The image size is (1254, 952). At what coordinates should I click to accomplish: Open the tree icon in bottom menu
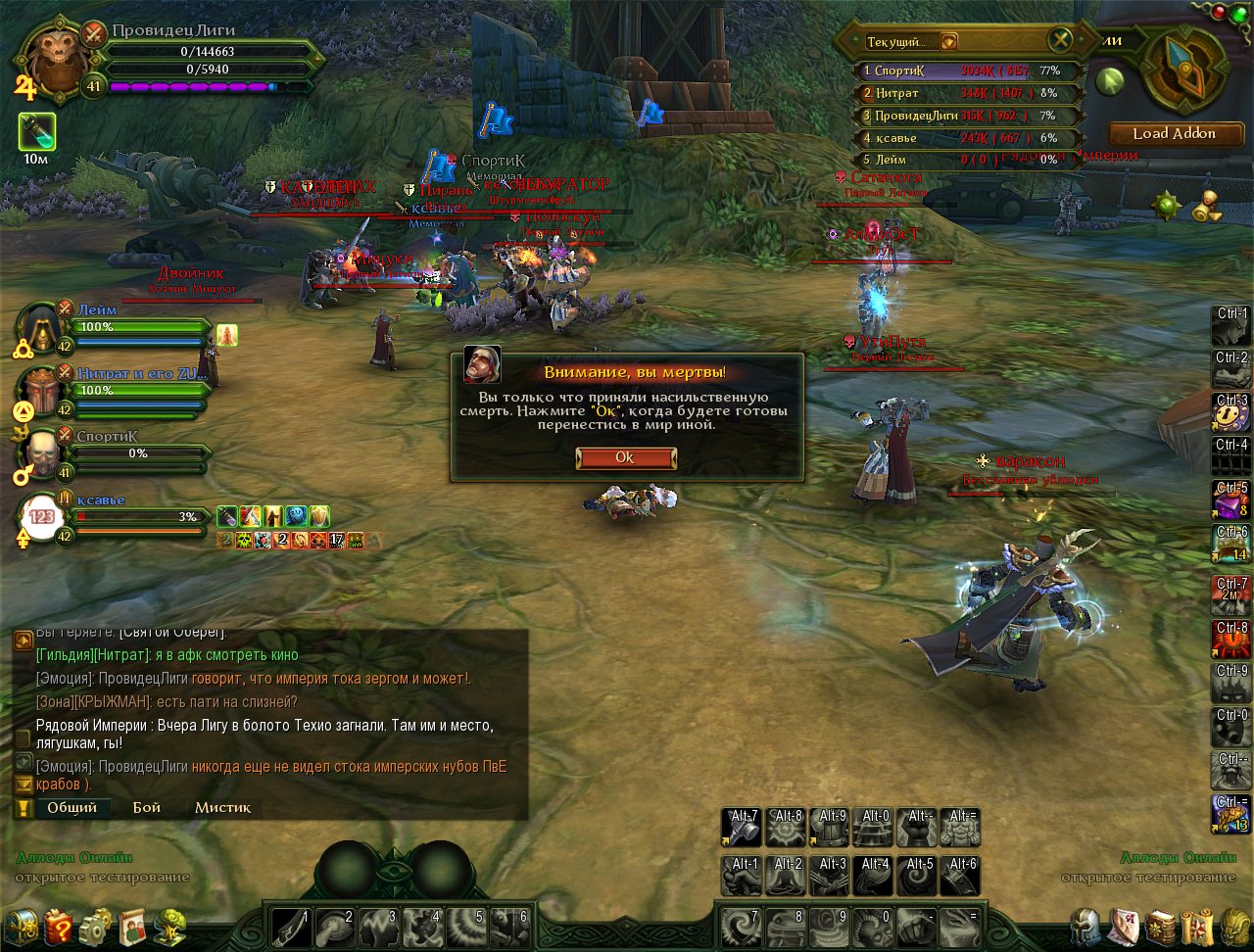[x=169, y=926]
